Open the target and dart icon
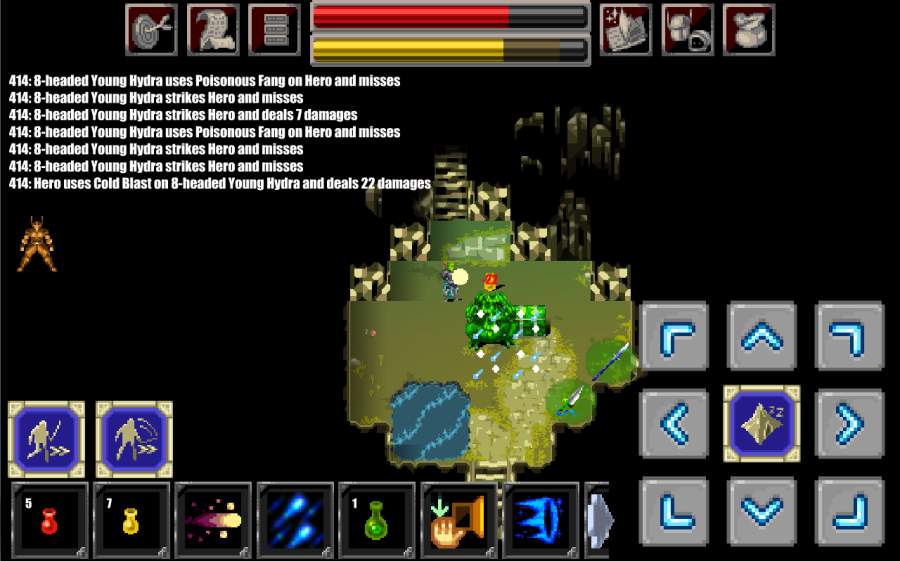 click(x=151, y=29)
